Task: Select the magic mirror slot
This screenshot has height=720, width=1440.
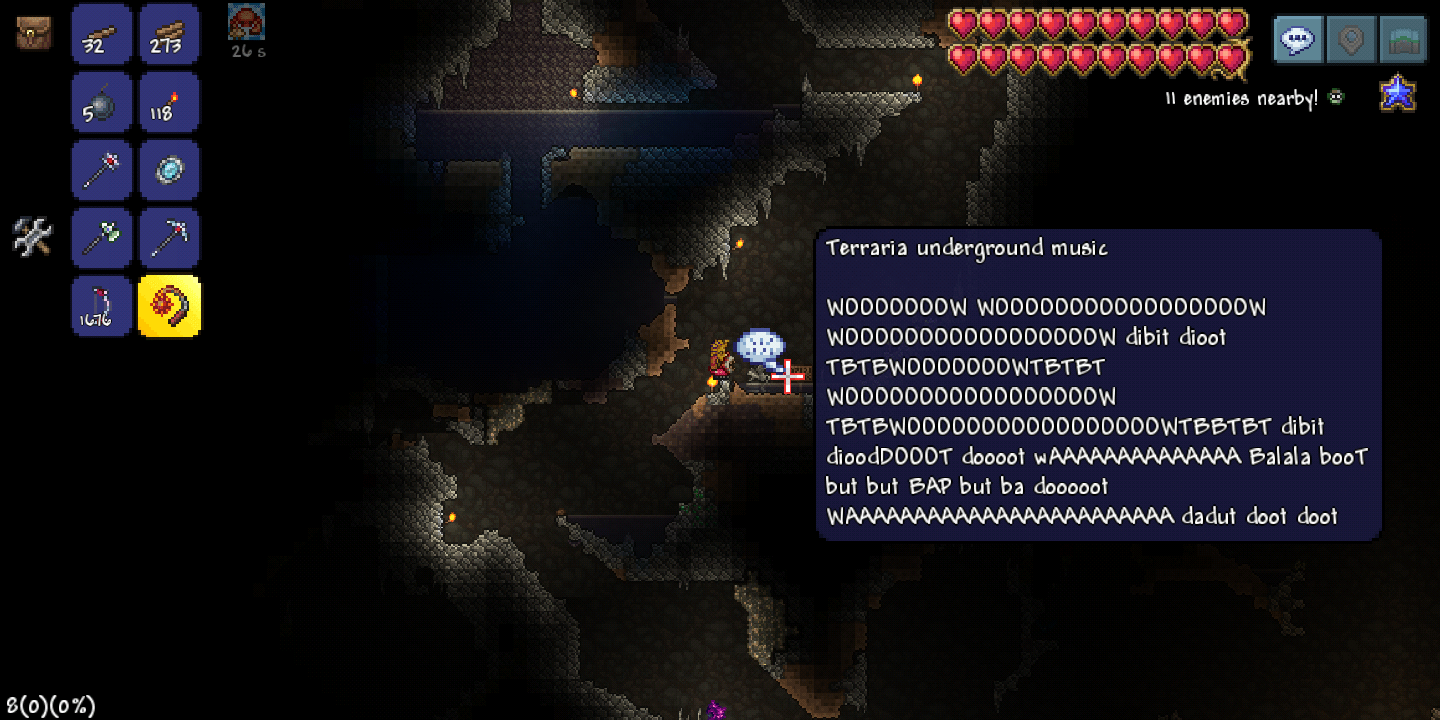Action: (x=169, y=170)
